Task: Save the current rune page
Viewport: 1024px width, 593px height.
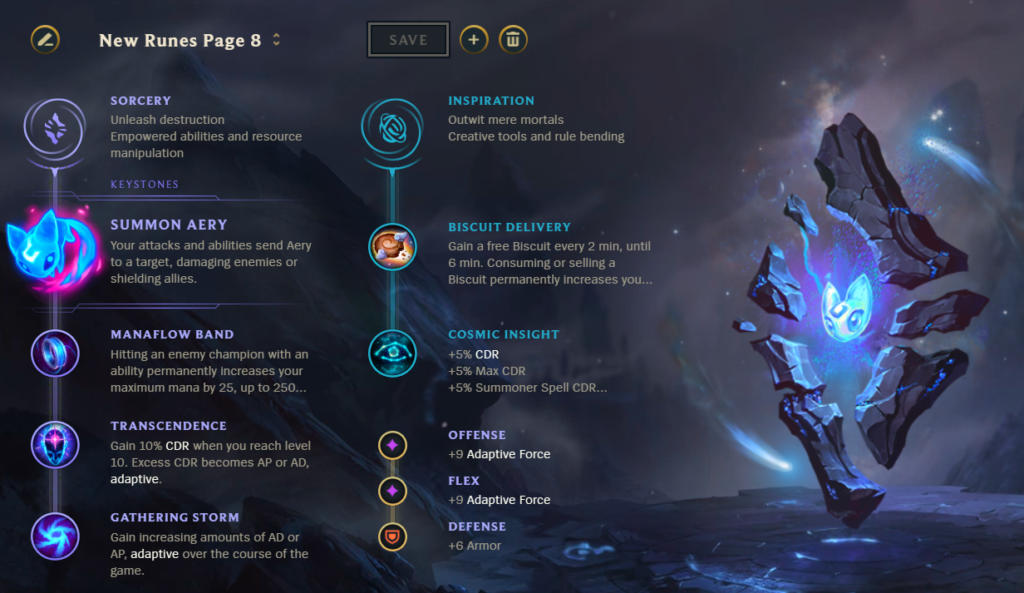Action: point(408,40)
